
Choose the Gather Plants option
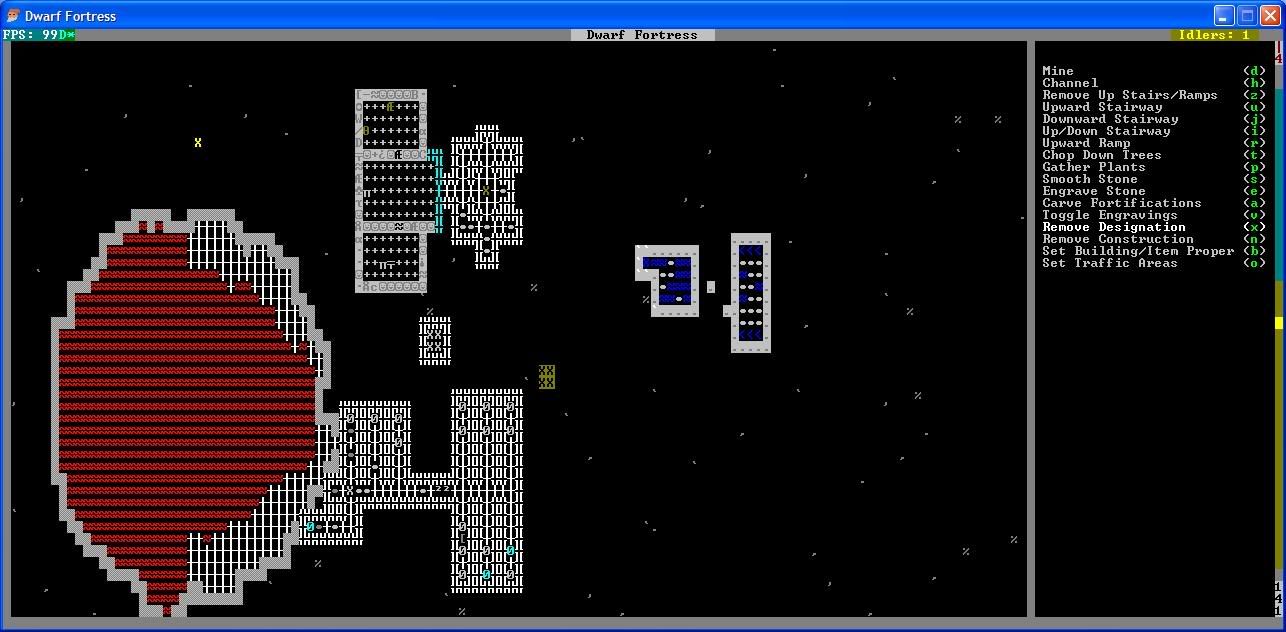(x=1094, y=167)
